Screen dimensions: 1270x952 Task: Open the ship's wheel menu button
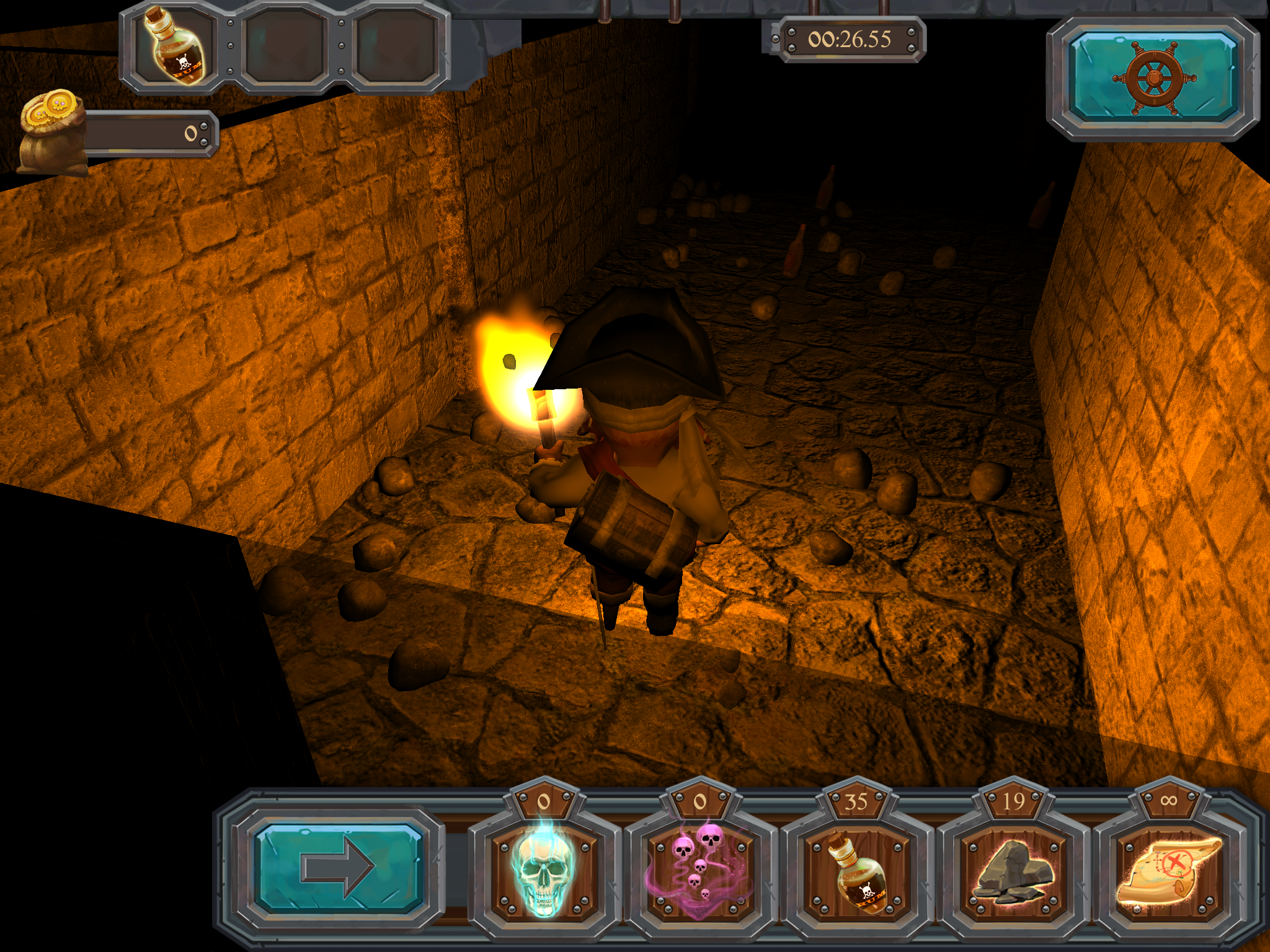pos(1153,77)
